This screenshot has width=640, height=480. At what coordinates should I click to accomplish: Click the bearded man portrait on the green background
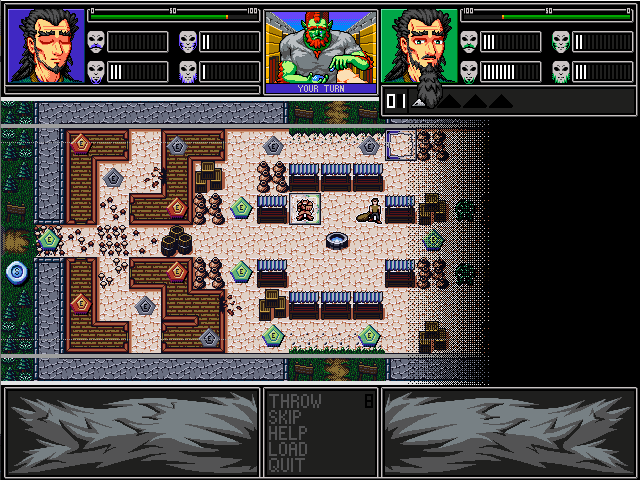[420, 47]
